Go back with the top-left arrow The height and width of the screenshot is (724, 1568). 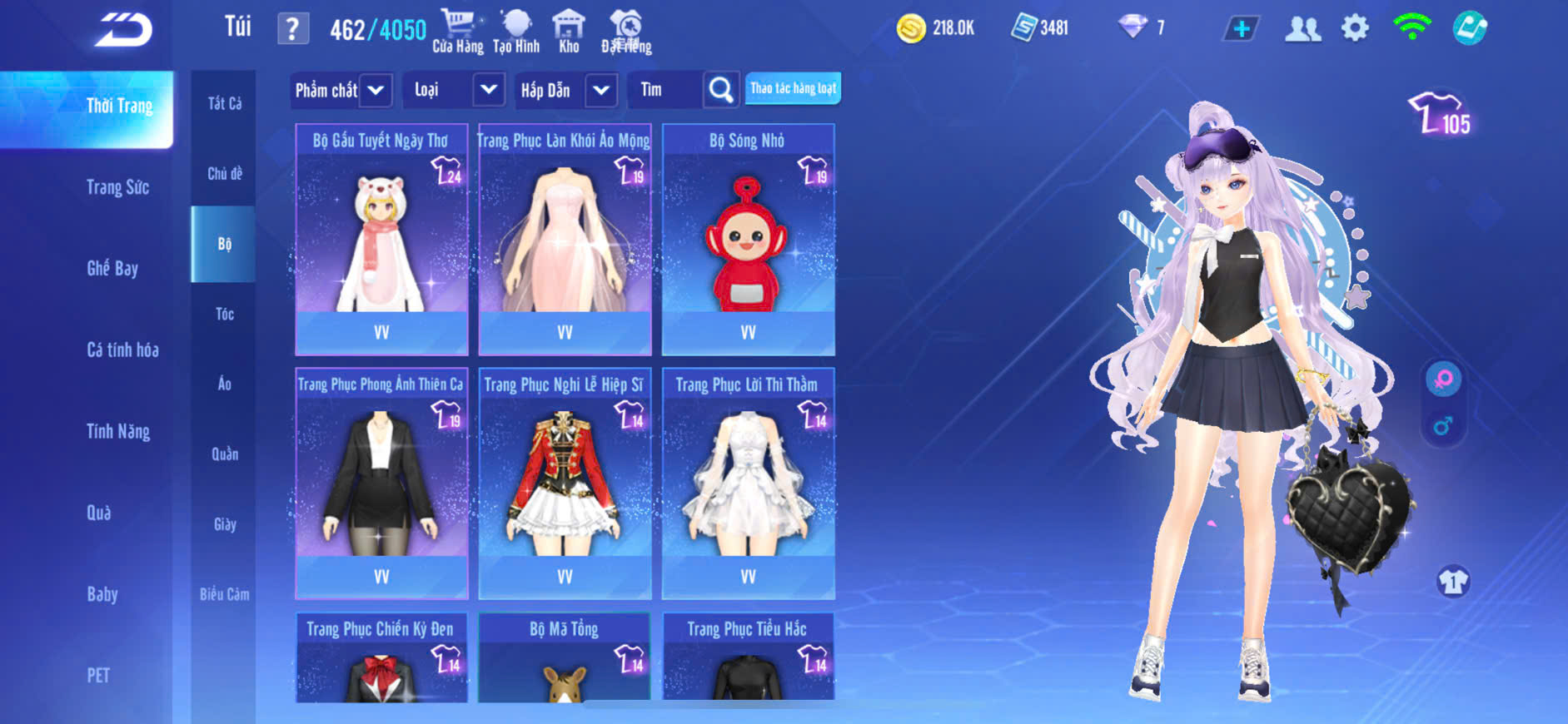(x=123, y=30)
